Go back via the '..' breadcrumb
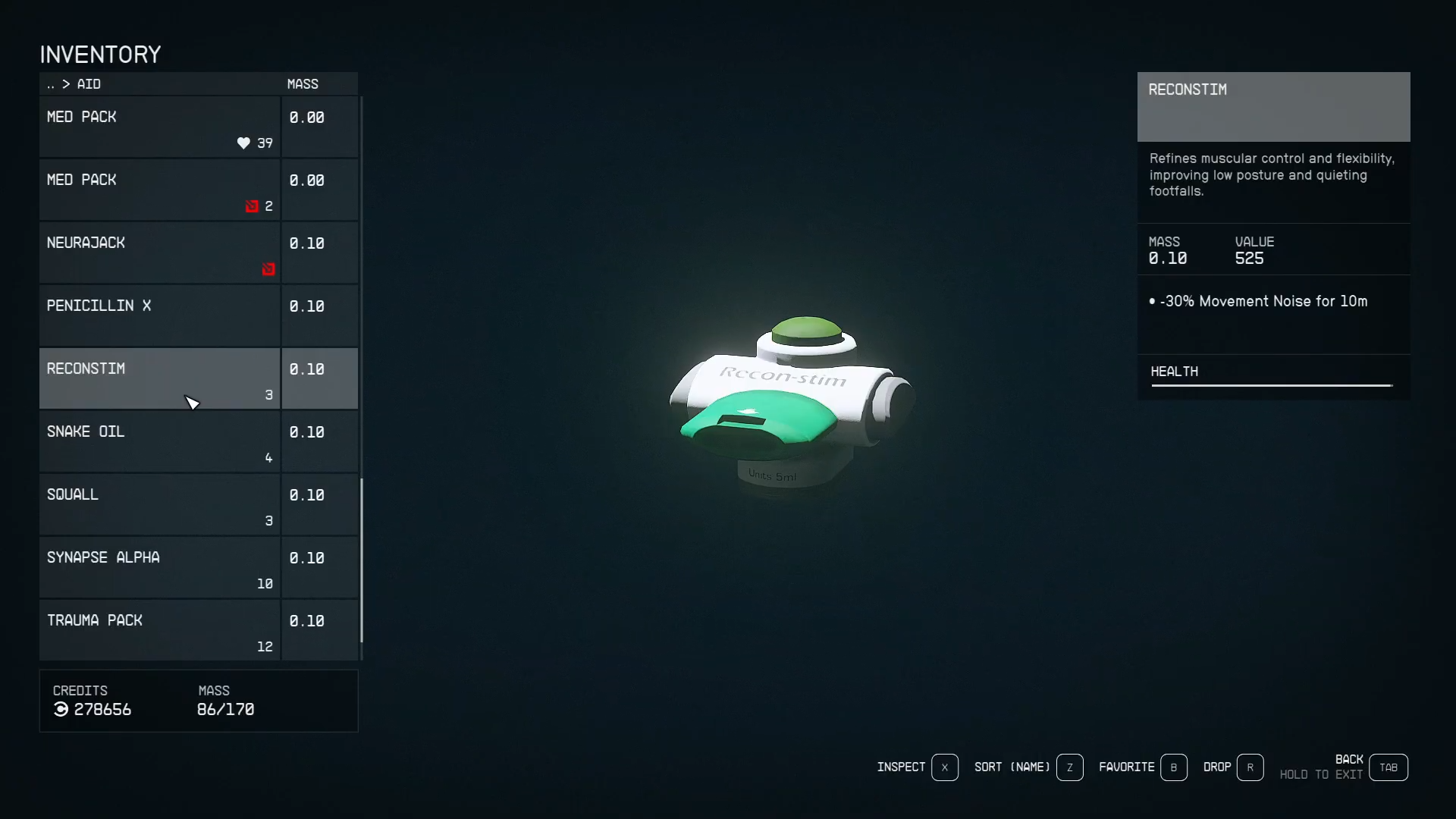This screenshot has width=1456, height=819. click(51, 84)
